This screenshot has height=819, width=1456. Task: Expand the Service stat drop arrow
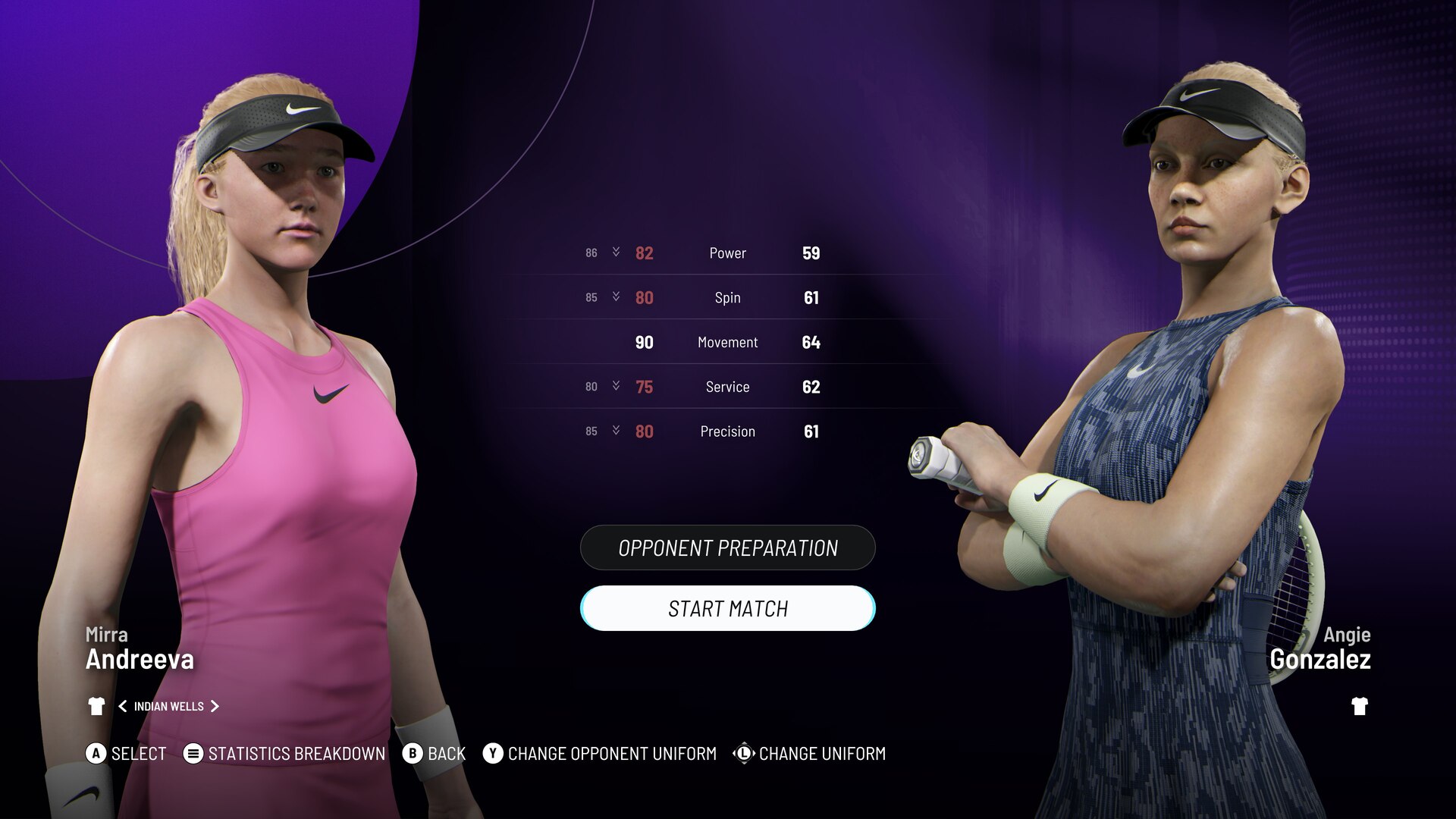point(616,386)
